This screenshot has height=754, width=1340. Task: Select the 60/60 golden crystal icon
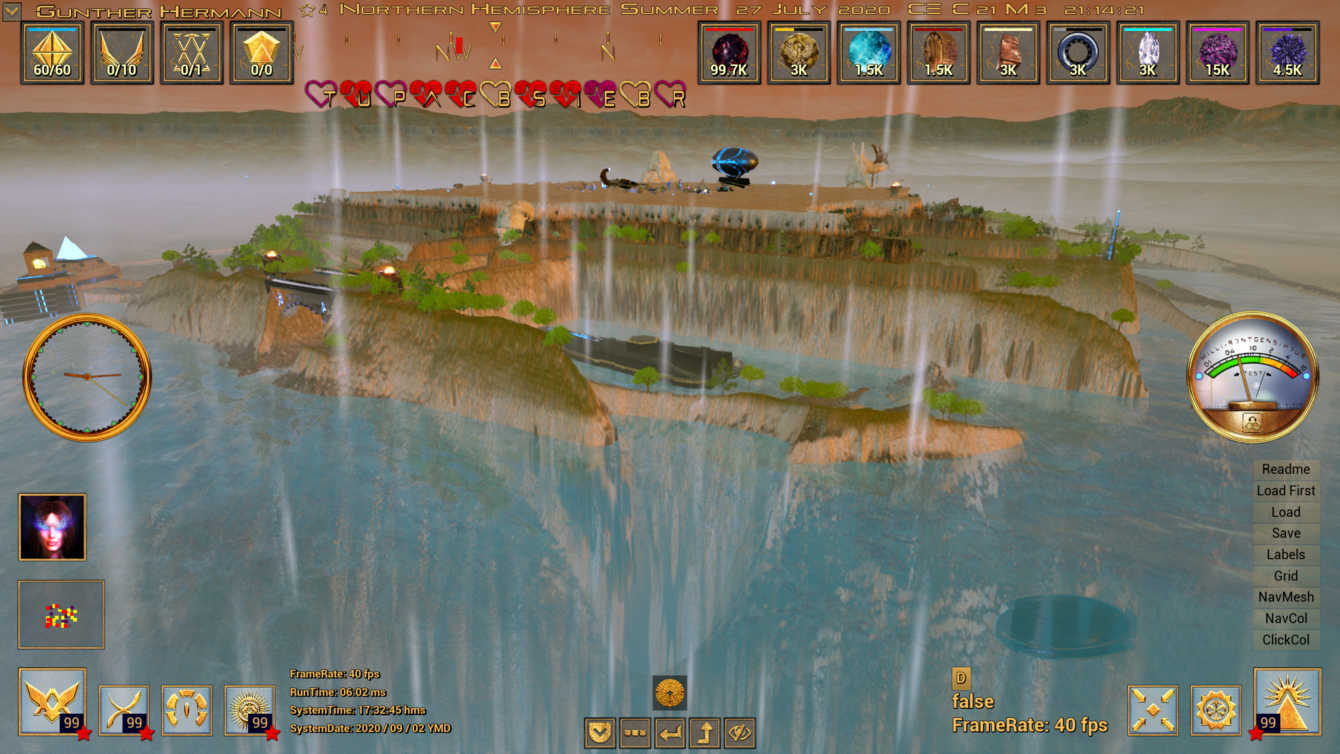52,52
